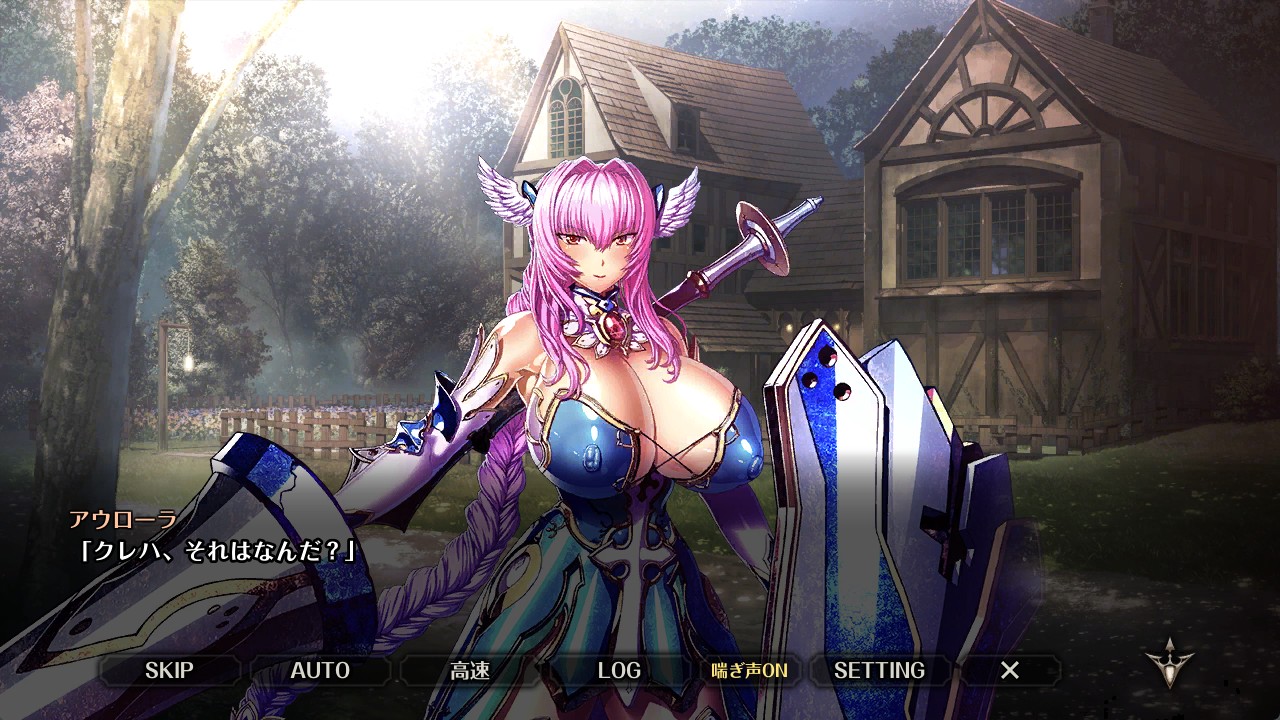The image size is (1280, 720).
Task: Click the winged emblem advance icon
Action: [1169, 661]
